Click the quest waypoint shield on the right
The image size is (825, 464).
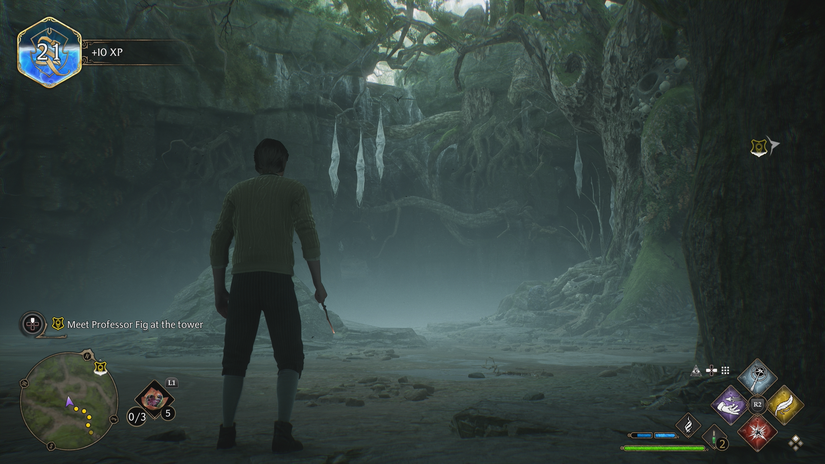click(758, 147)
